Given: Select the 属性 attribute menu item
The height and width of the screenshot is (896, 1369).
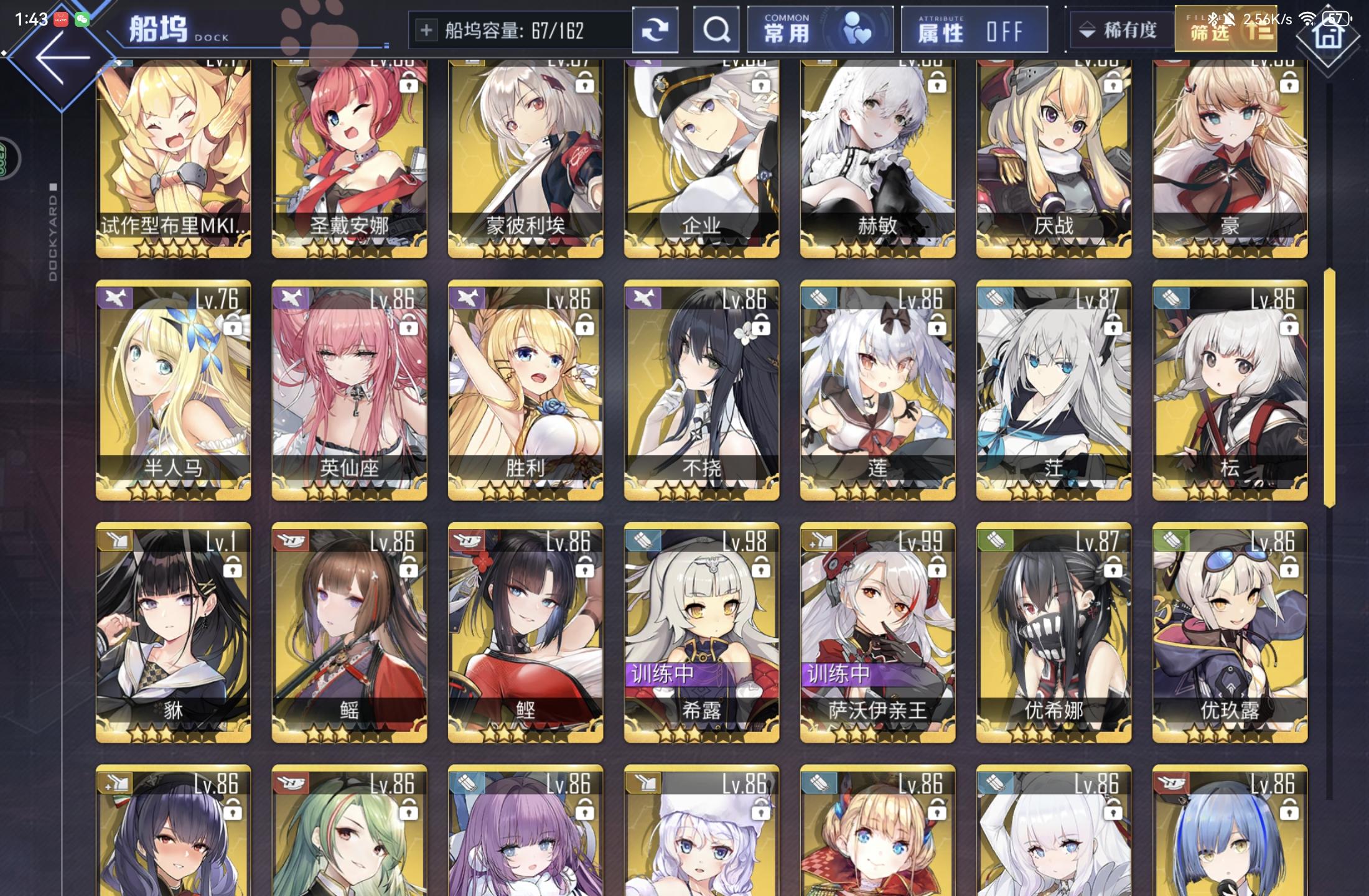Looking at the screenshot, I should [x=941, y=31].
